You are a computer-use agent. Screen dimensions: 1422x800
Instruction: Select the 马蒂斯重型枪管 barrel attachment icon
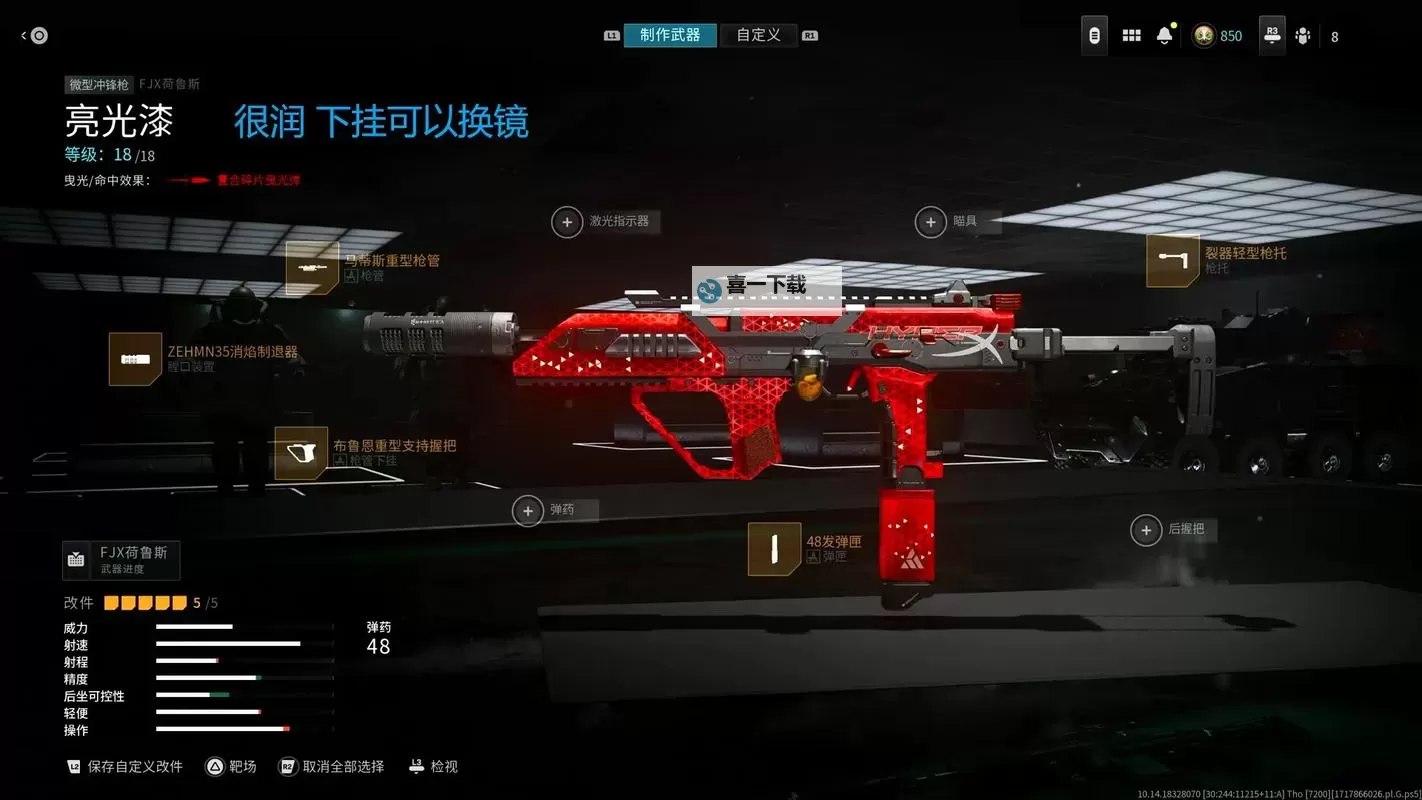(x=313, y=269)
